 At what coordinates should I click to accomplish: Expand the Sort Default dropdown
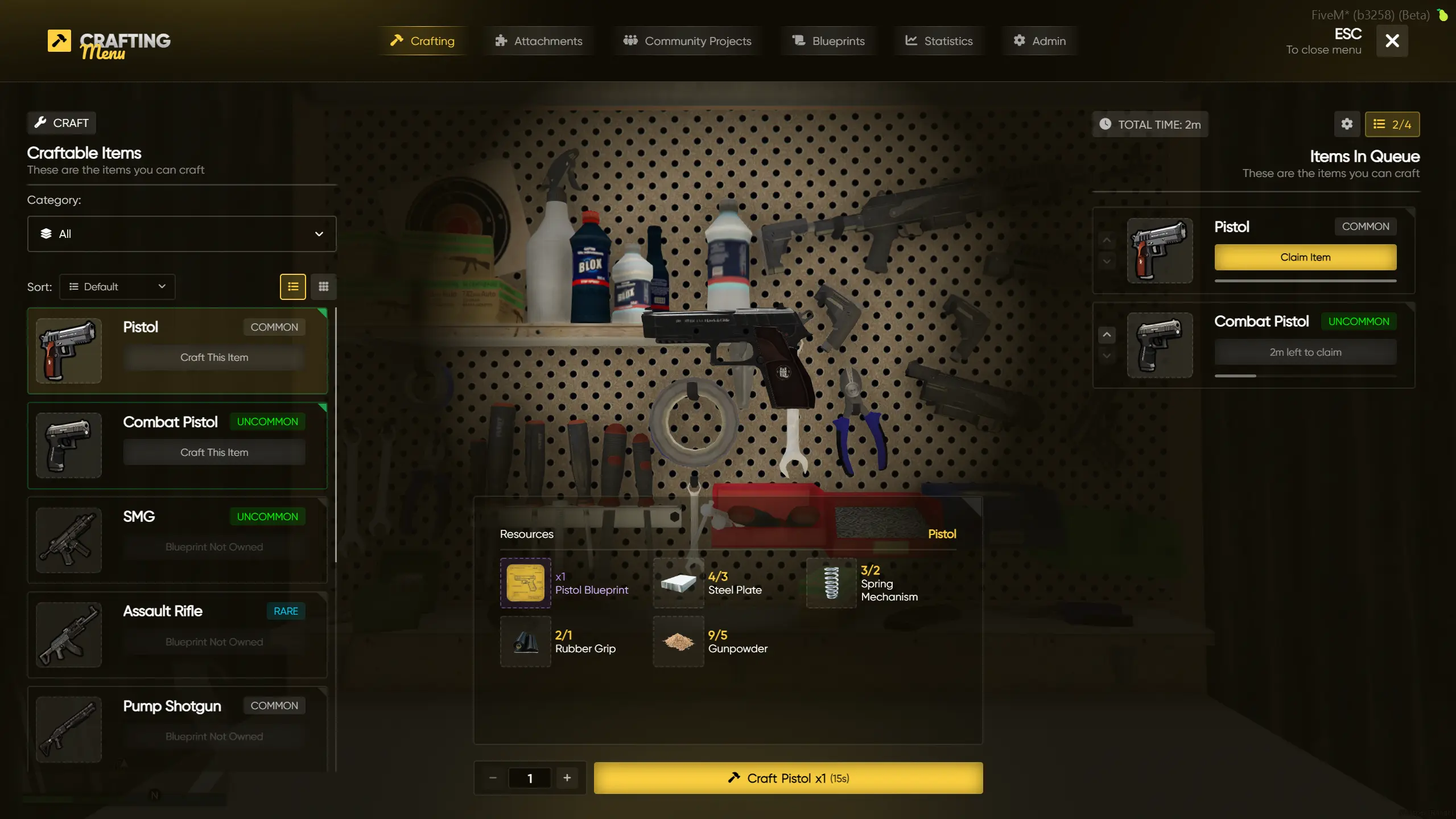point(117,287)
